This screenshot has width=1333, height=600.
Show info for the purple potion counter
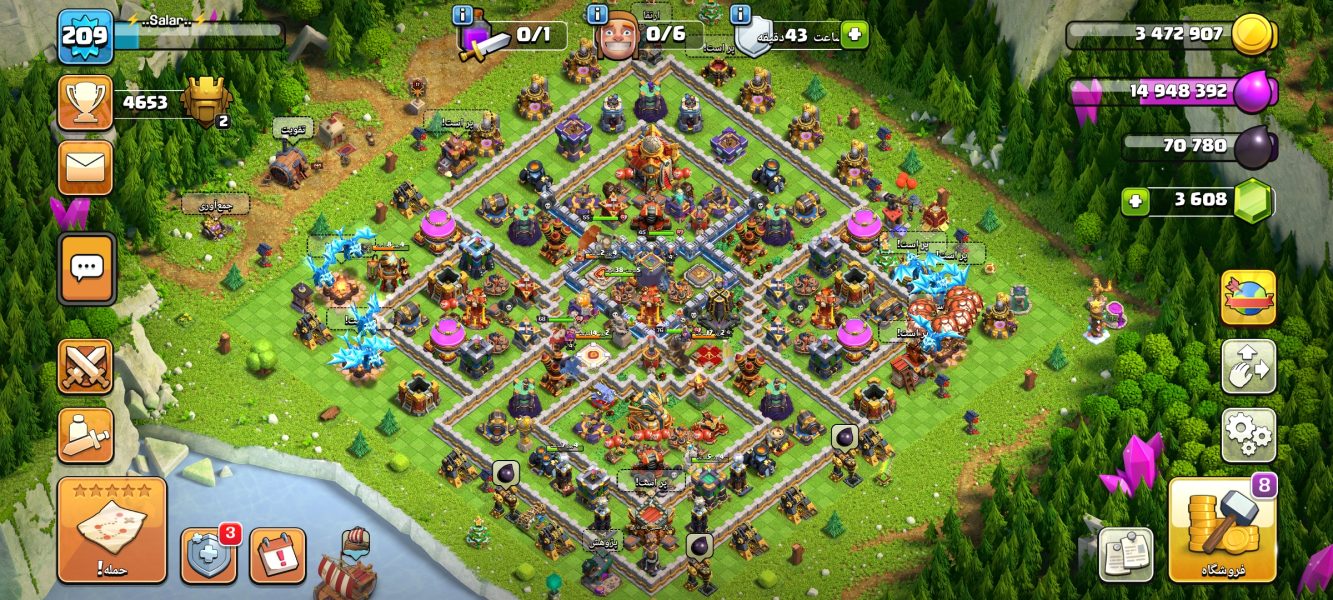(463, 15)
